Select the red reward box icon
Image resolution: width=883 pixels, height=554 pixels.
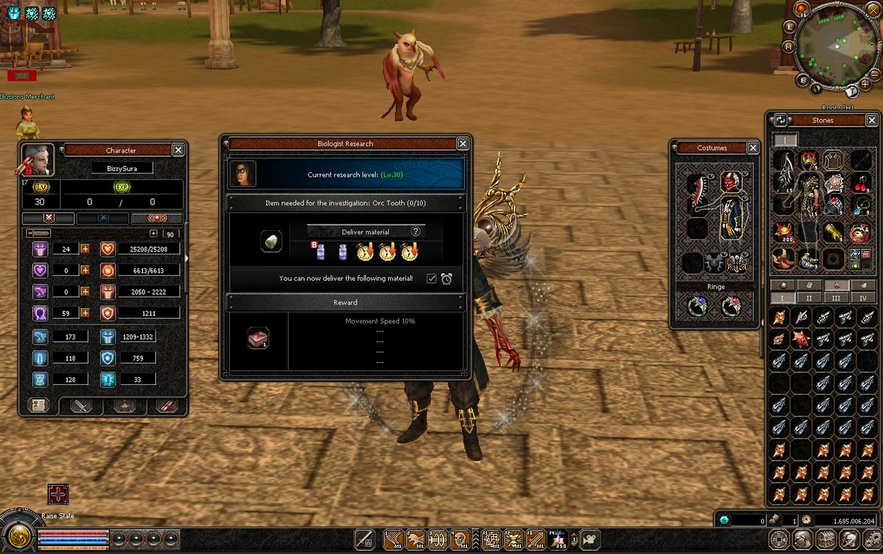coord(258,339)
